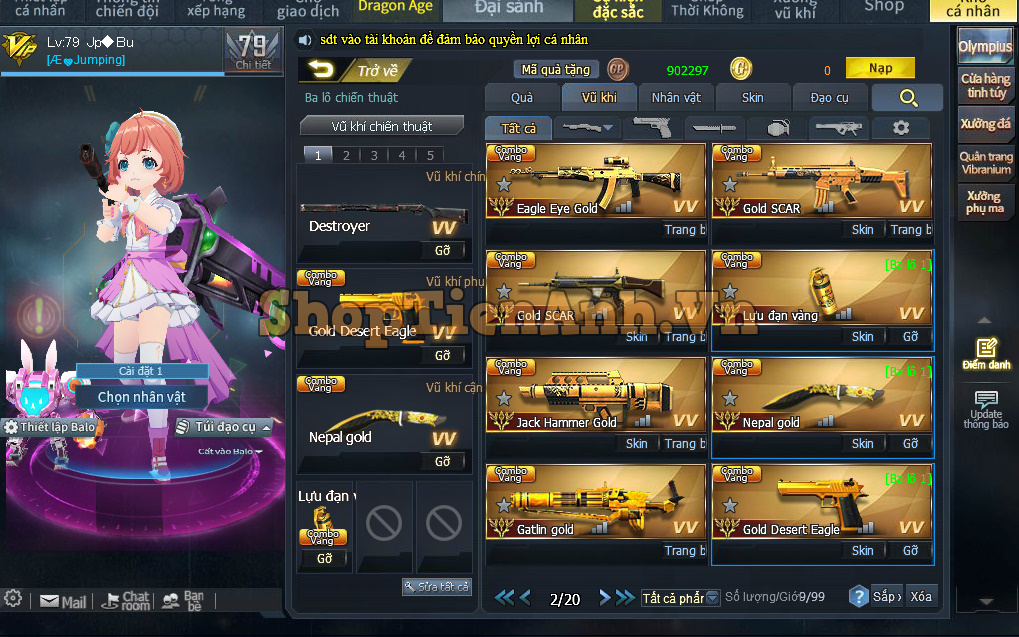Open the Nạp top-up button
Image resolution: width=1019 pixels, height=637 pixels.
(x=880, y=69)
